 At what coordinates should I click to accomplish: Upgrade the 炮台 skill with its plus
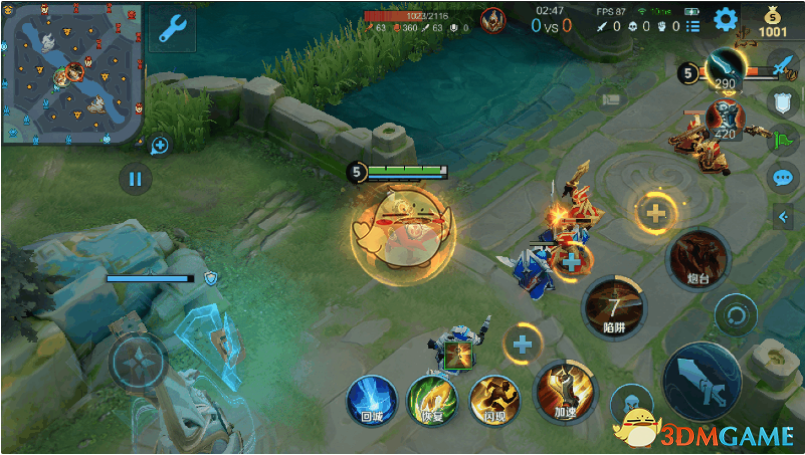pos(655,212)
